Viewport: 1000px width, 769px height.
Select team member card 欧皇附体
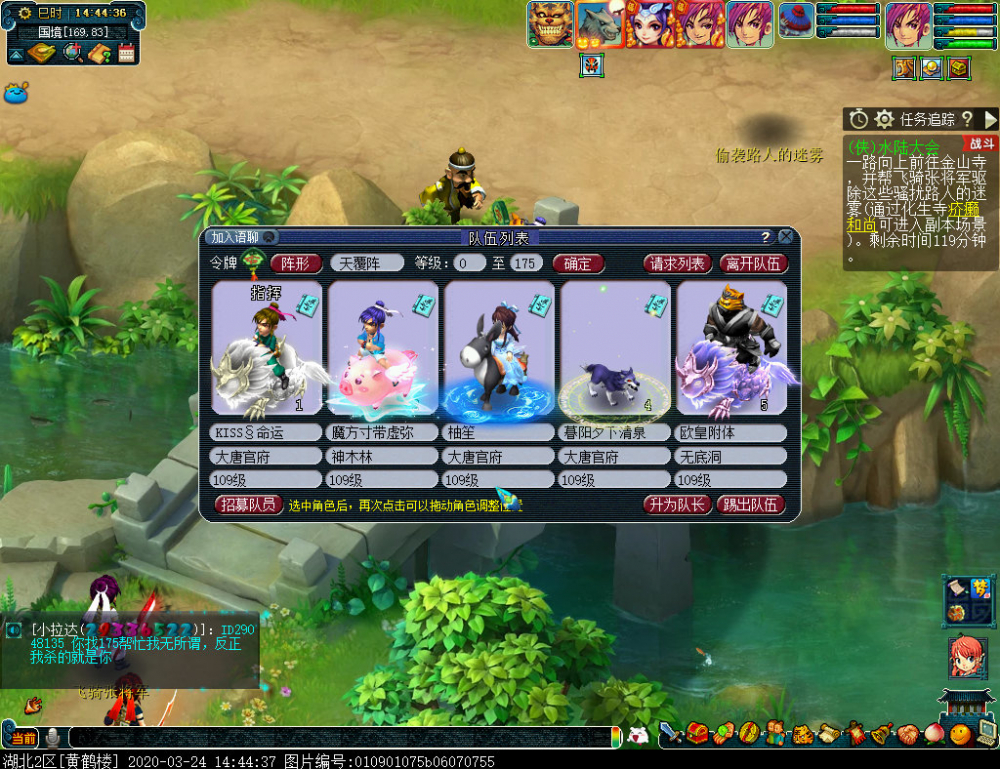coord(731,348)
